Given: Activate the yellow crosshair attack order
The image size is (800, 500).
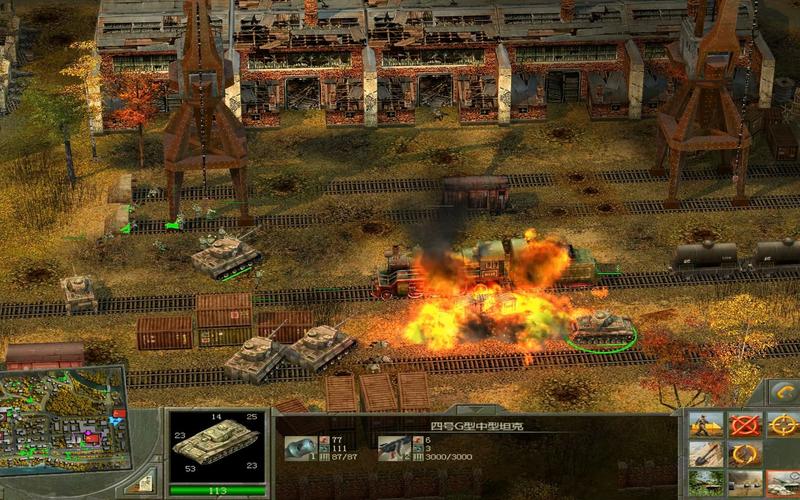Looking at the screenshot, I should tap(782, 425).
